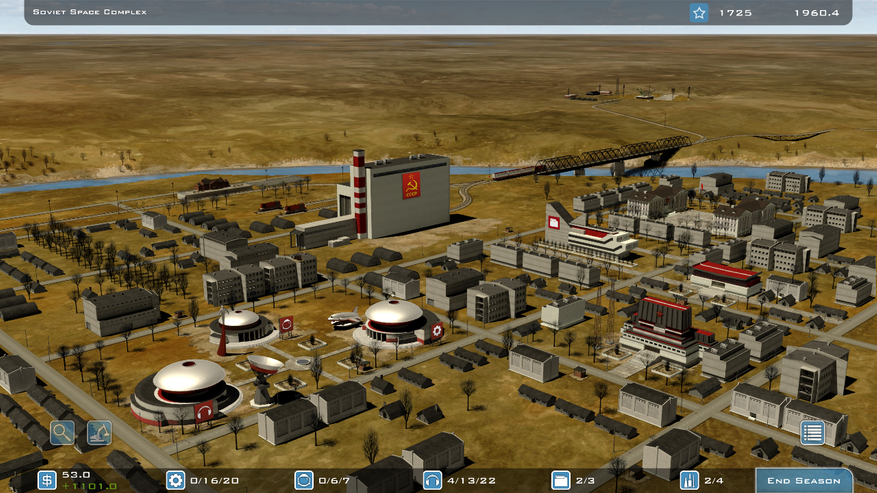Image resolution: width=877 pixels, height=493 pixels.
Task: Click the folder programs icon
Action: point(560,480)
